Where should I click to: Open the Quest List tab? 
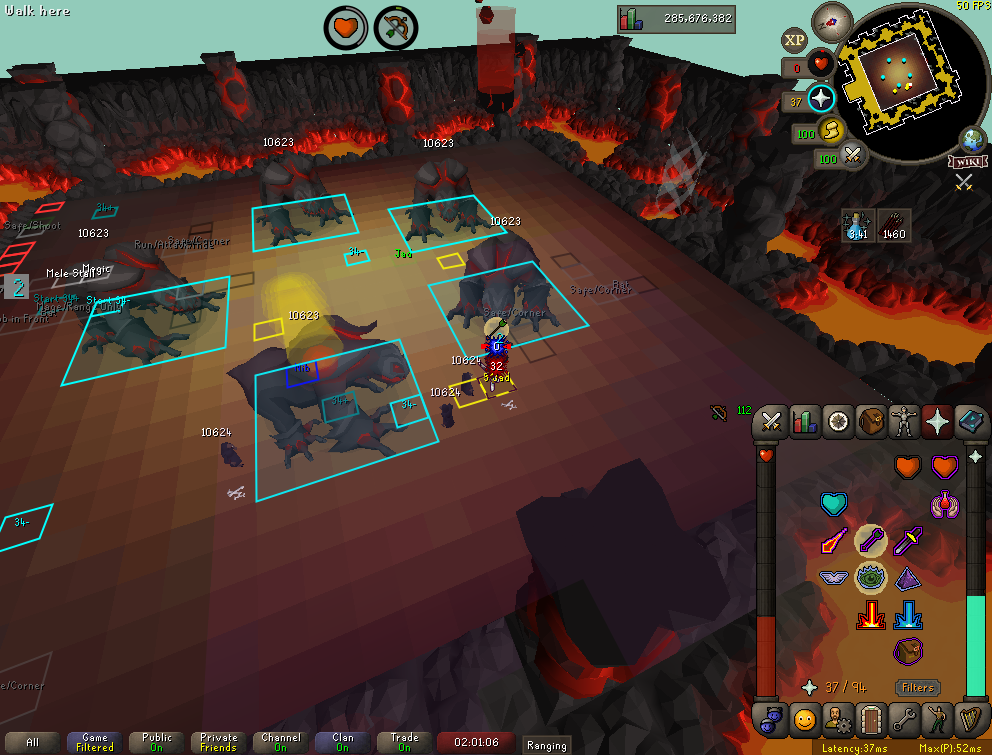(838, 422)
